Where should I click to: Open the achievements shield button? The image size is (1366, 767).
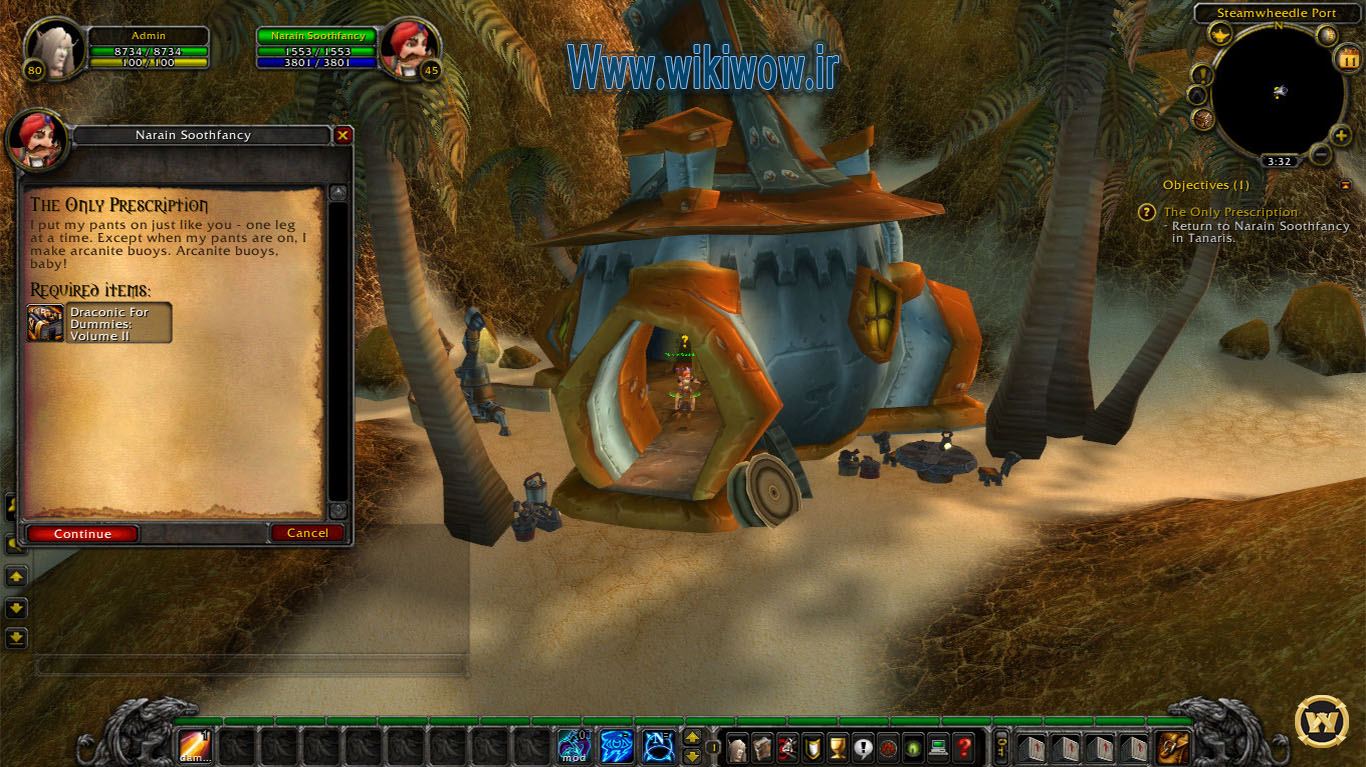click(814, 747)
